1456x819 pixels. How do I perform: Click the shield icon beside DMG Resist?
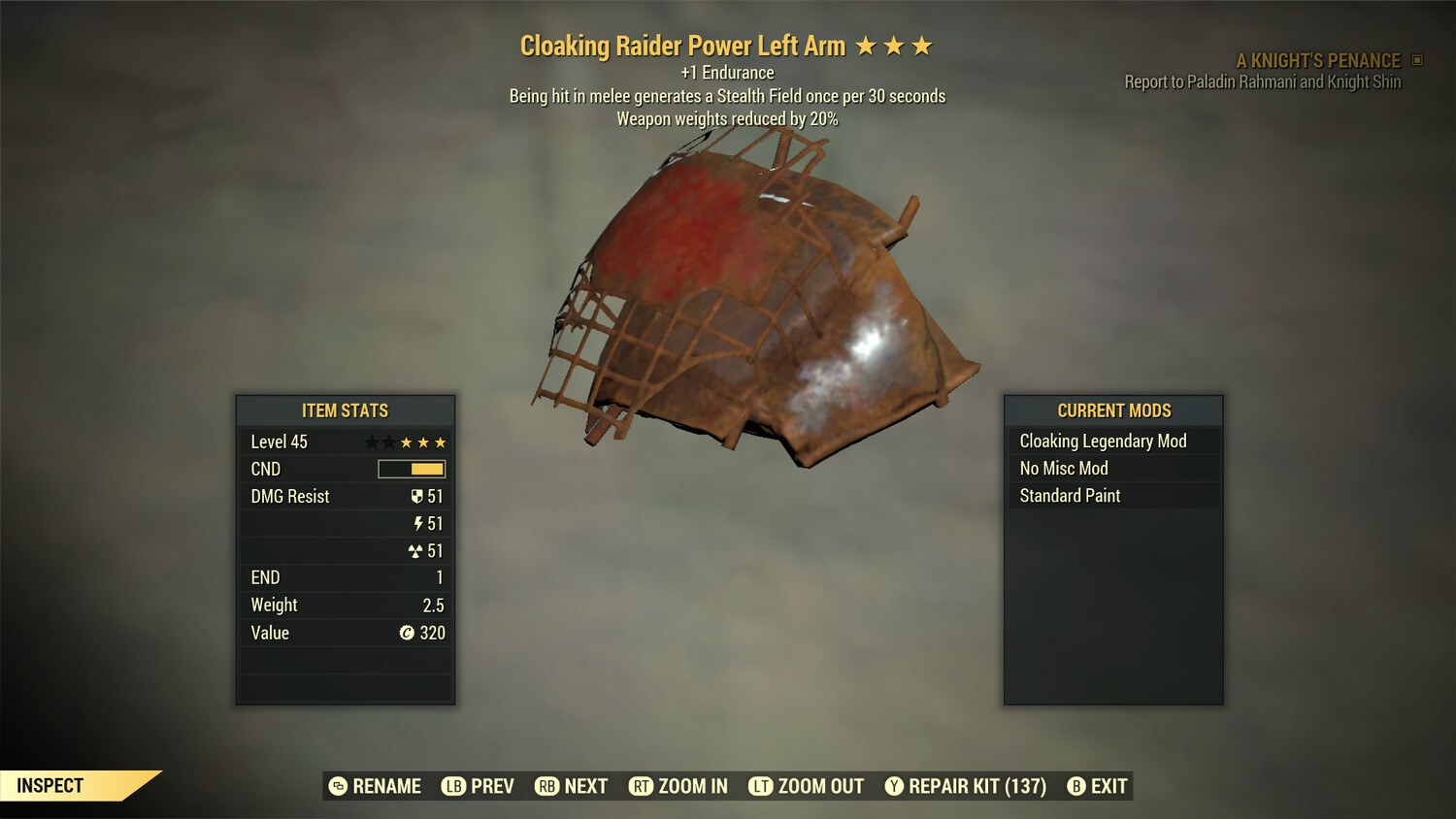coord(418,496)
